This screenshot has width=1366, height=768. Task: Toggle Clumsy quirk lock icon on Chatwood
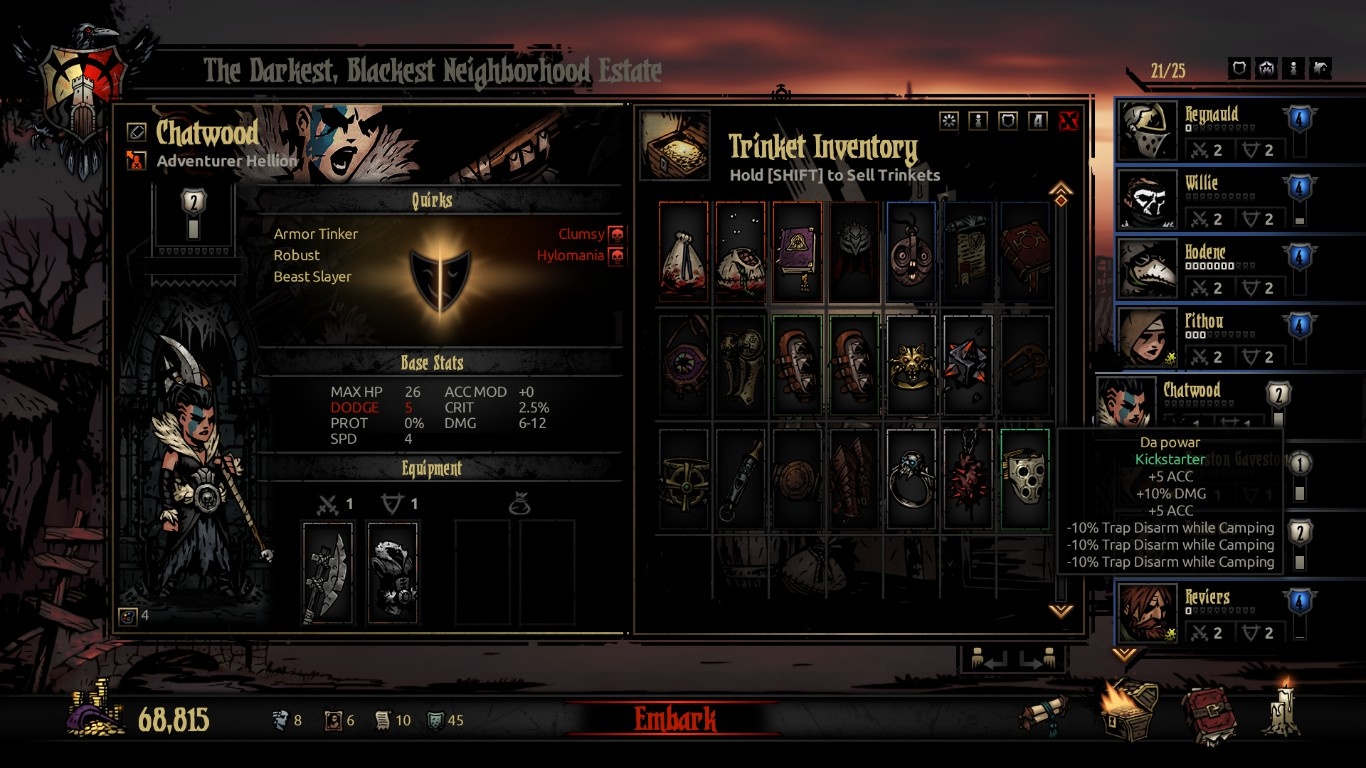pos(618,233)
